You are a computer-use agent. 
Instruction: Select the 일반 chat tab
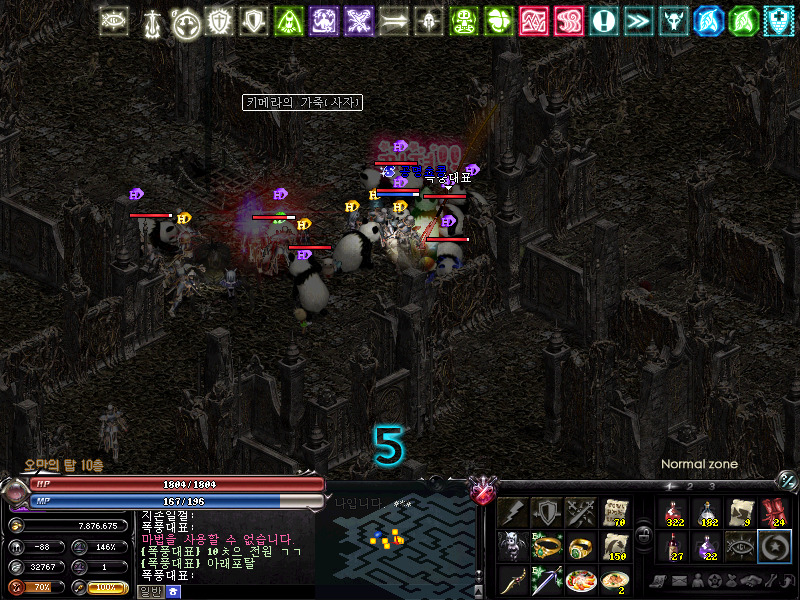[x=150, y=592]
